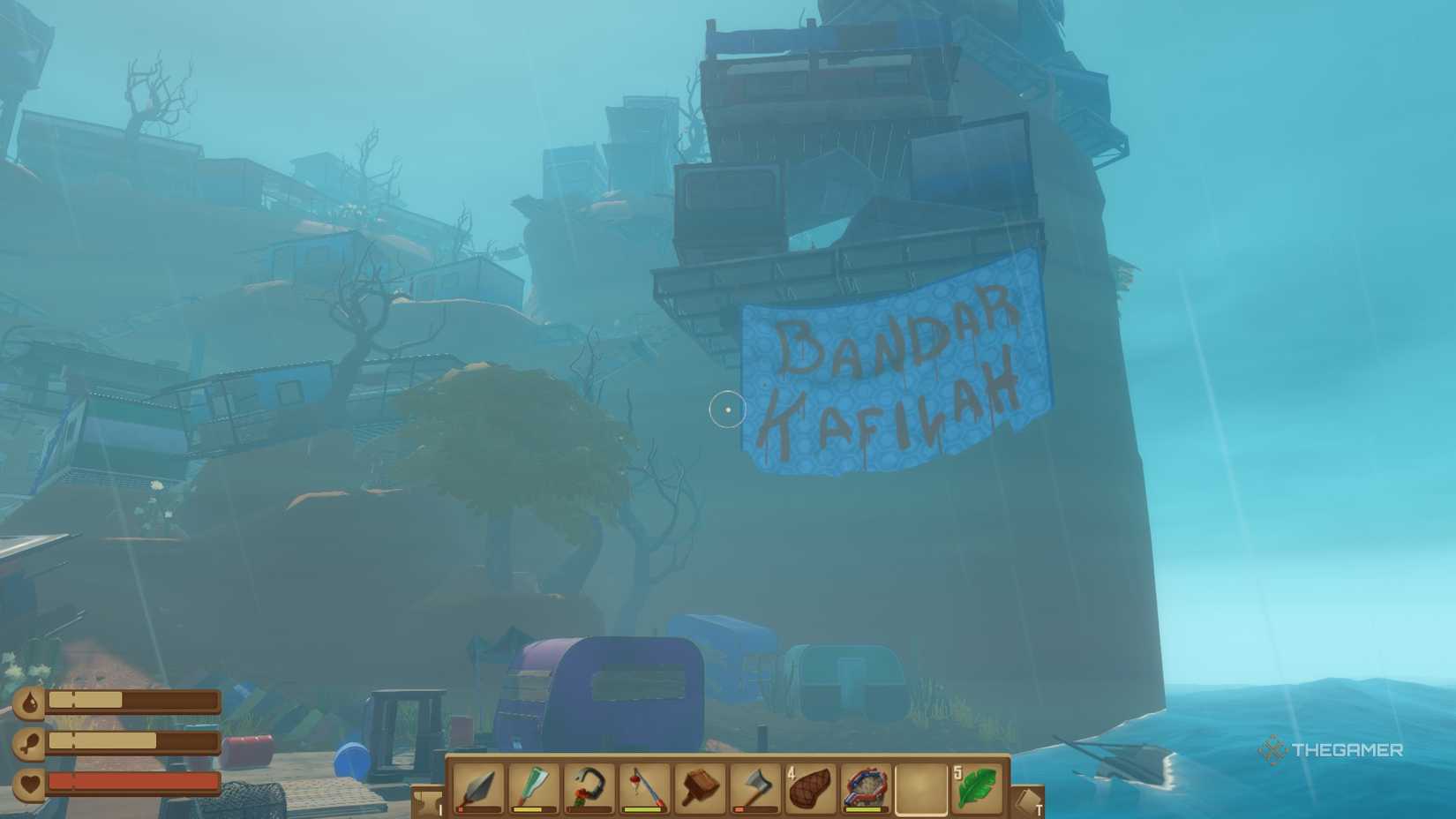1456x819 pixels.
Task: Click the crosshair reticle at screen center
Action: pos(726,411)
